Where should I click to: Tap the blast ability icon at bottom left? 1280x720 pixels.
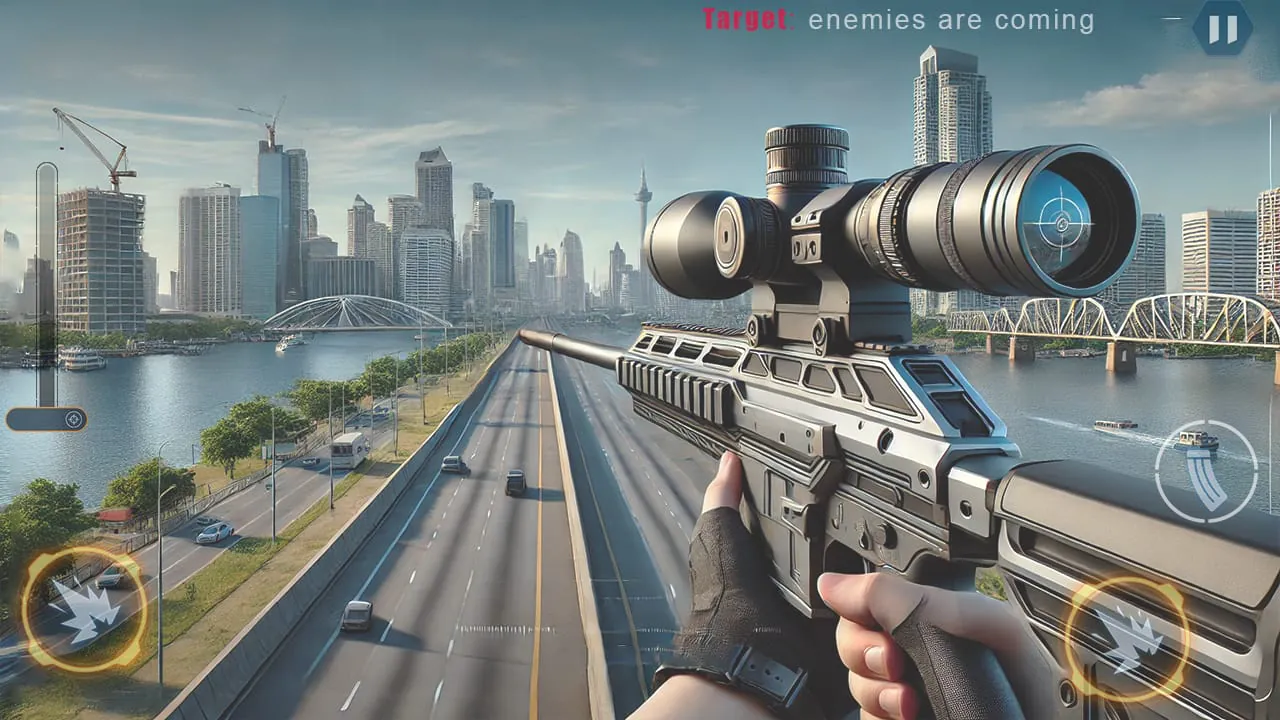(x=85, y=610)
